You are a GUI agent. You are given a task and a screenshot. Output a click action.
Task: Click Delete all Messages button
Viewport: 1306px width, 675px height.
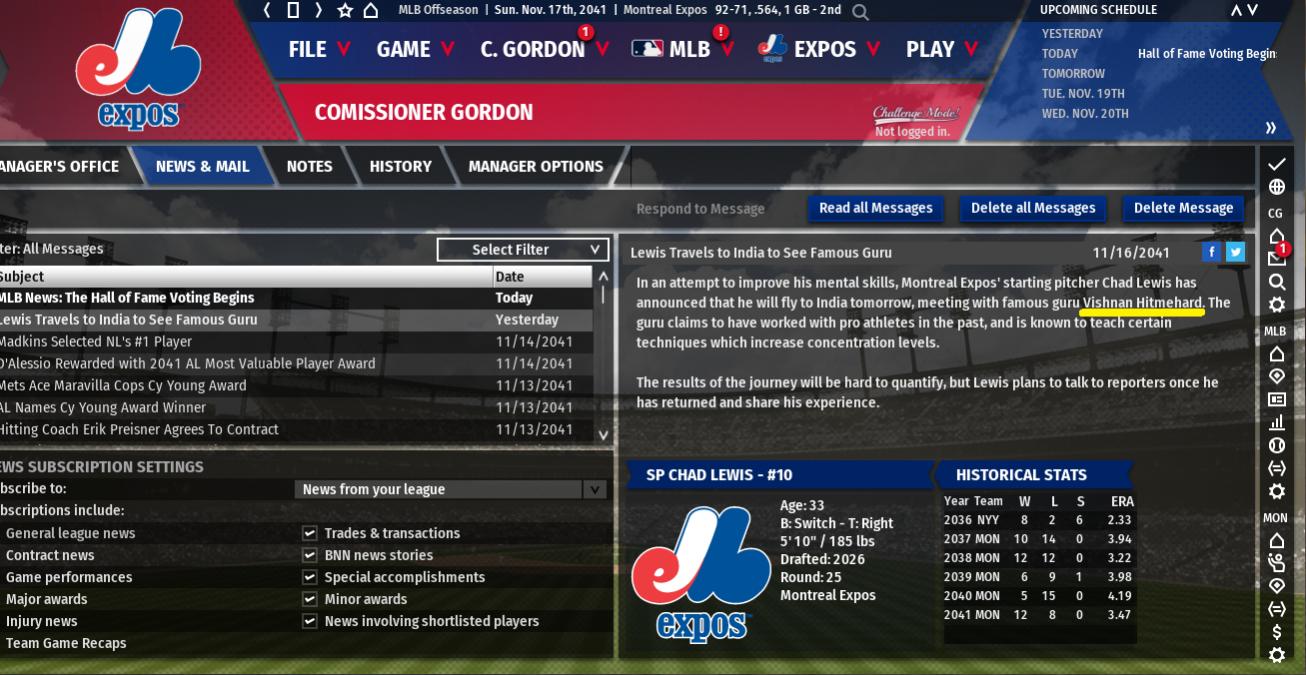[1033, 208]
